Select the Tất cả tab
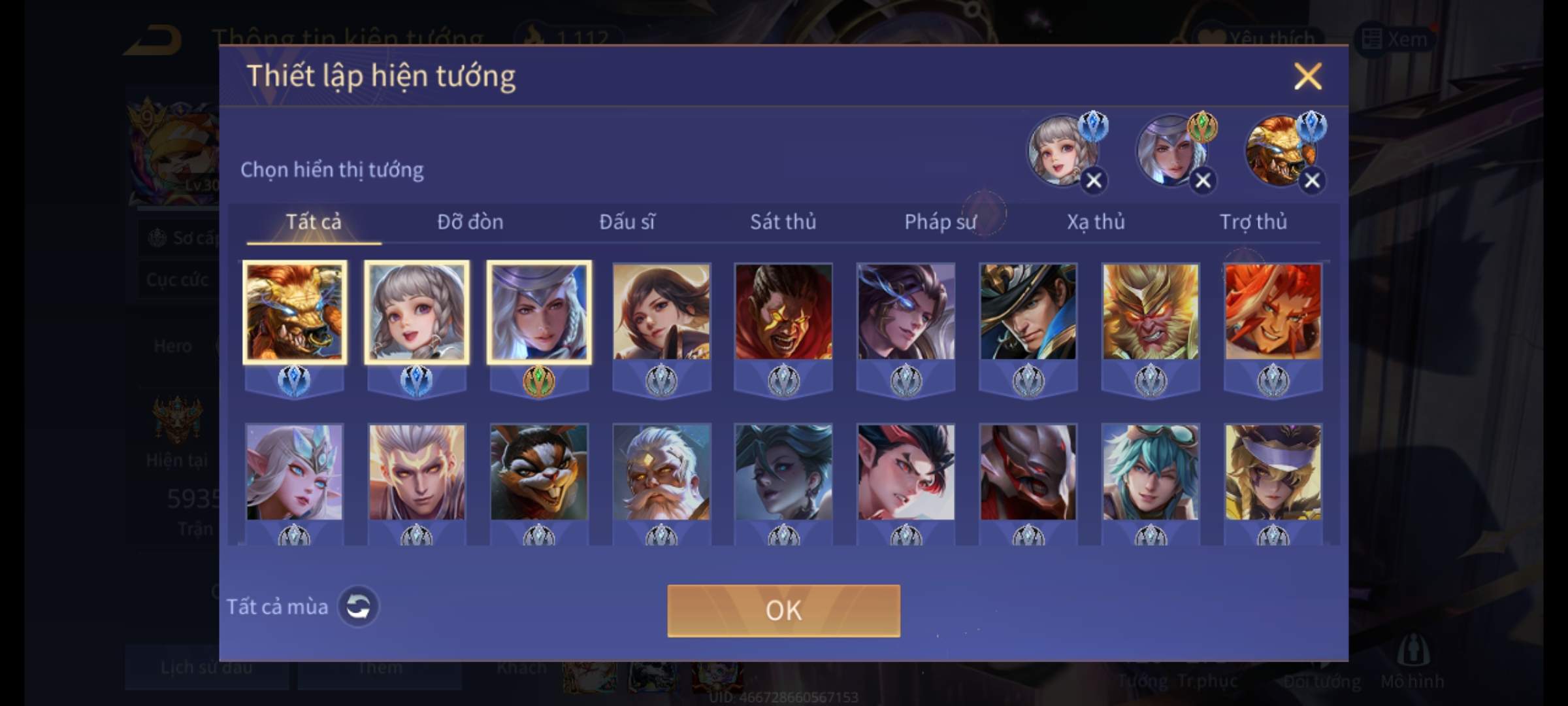This screenshot has height=706, width=1568. pos(314,222)
